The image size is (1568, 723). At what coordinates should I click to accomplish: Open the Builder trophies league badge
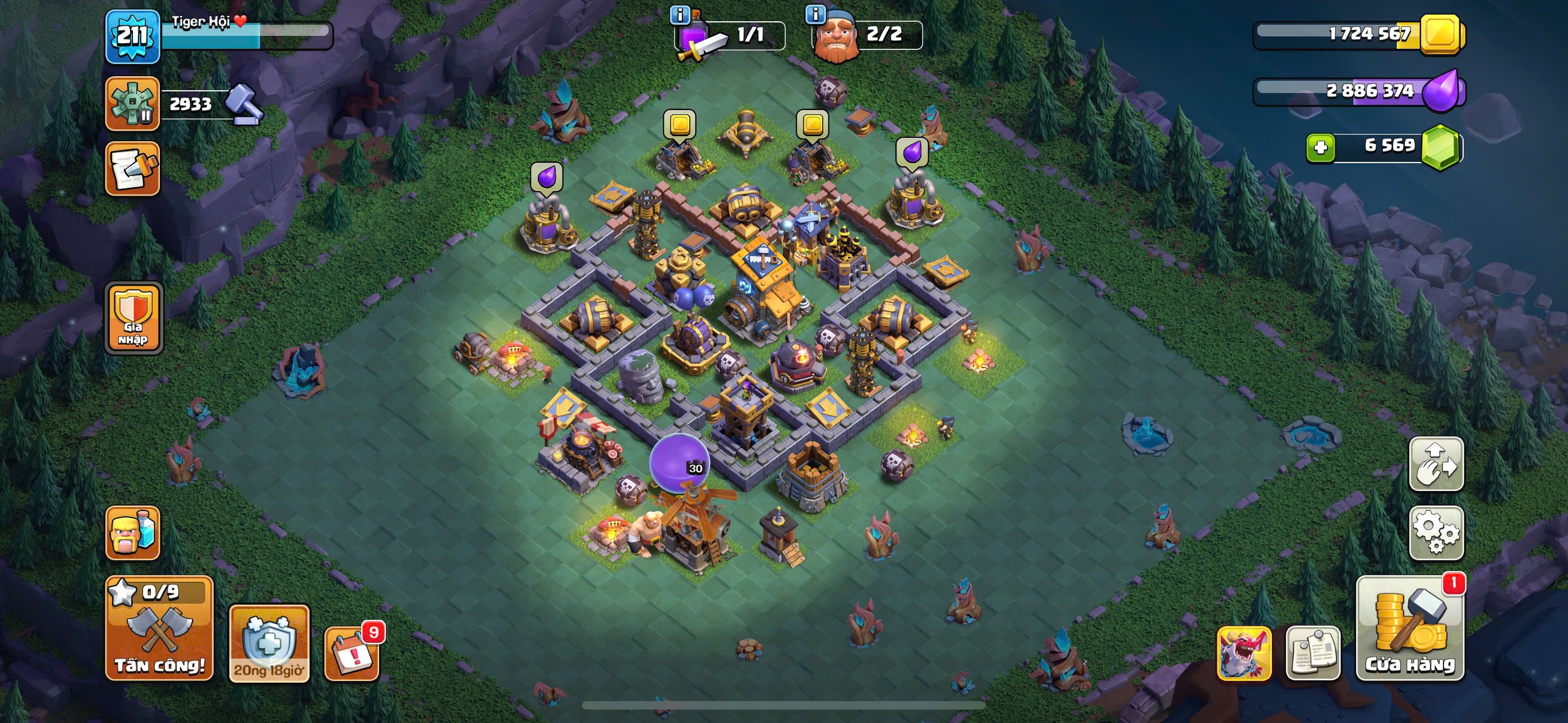[x=132, y=104]
